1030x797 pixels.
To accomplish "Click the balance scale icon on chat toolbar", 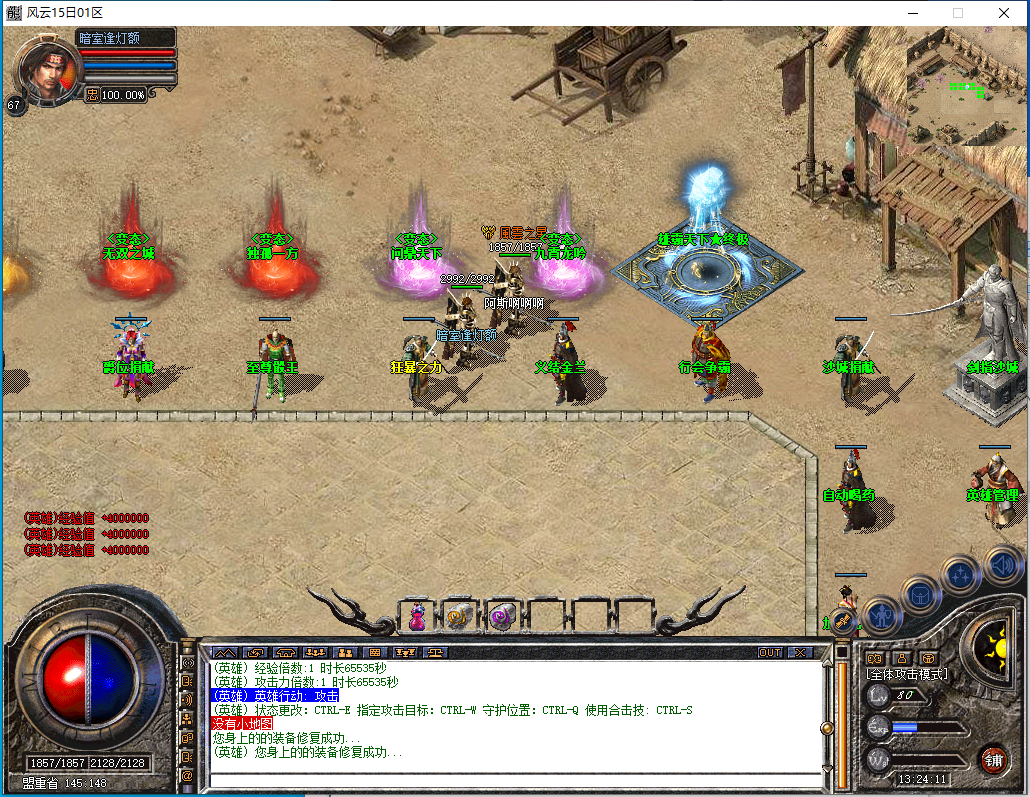I will click(x=437, y=652).
